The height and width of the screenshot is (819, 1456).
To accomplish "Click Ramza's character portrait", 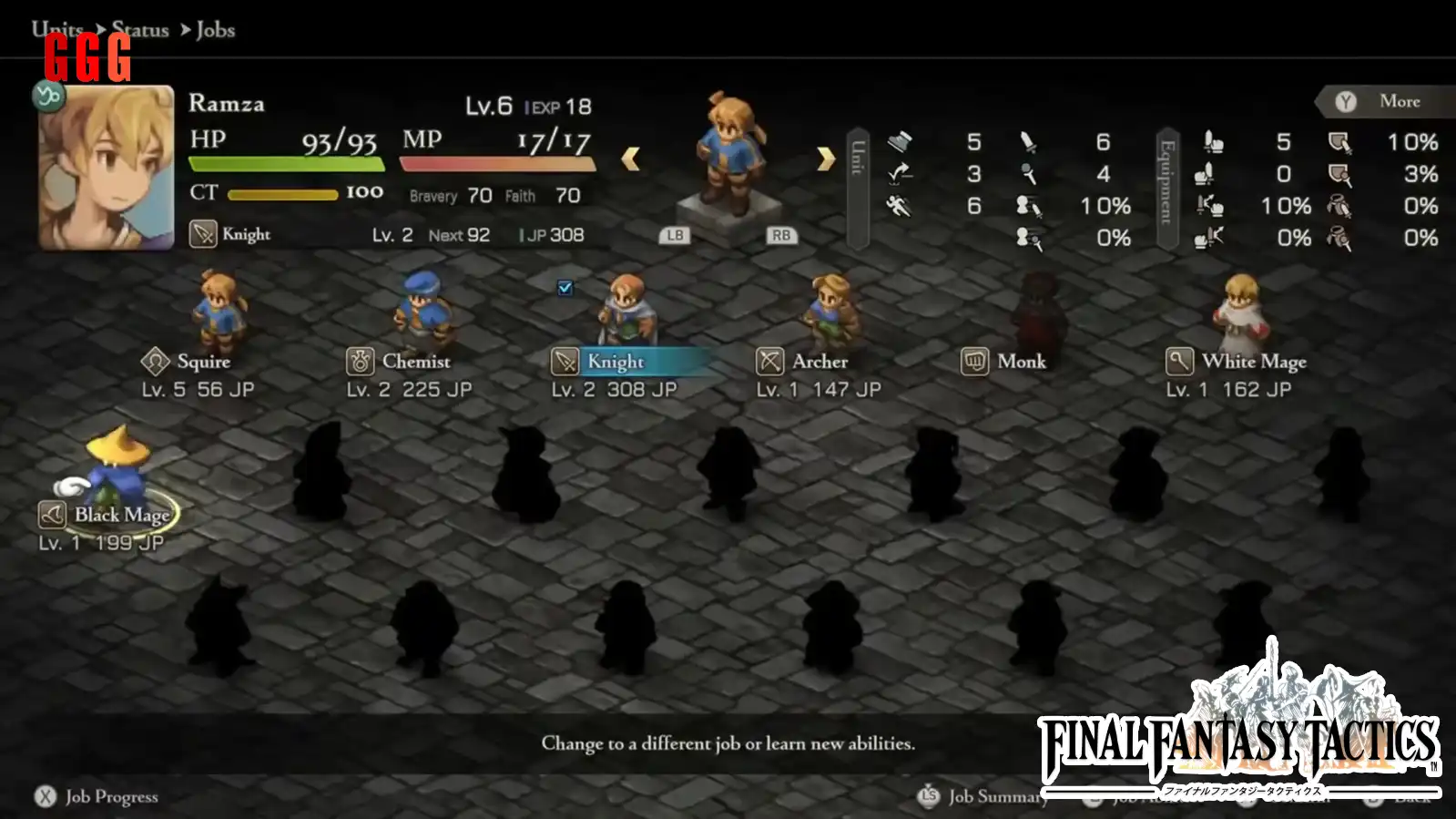I will pyautogui.click(x=107, y=168).
